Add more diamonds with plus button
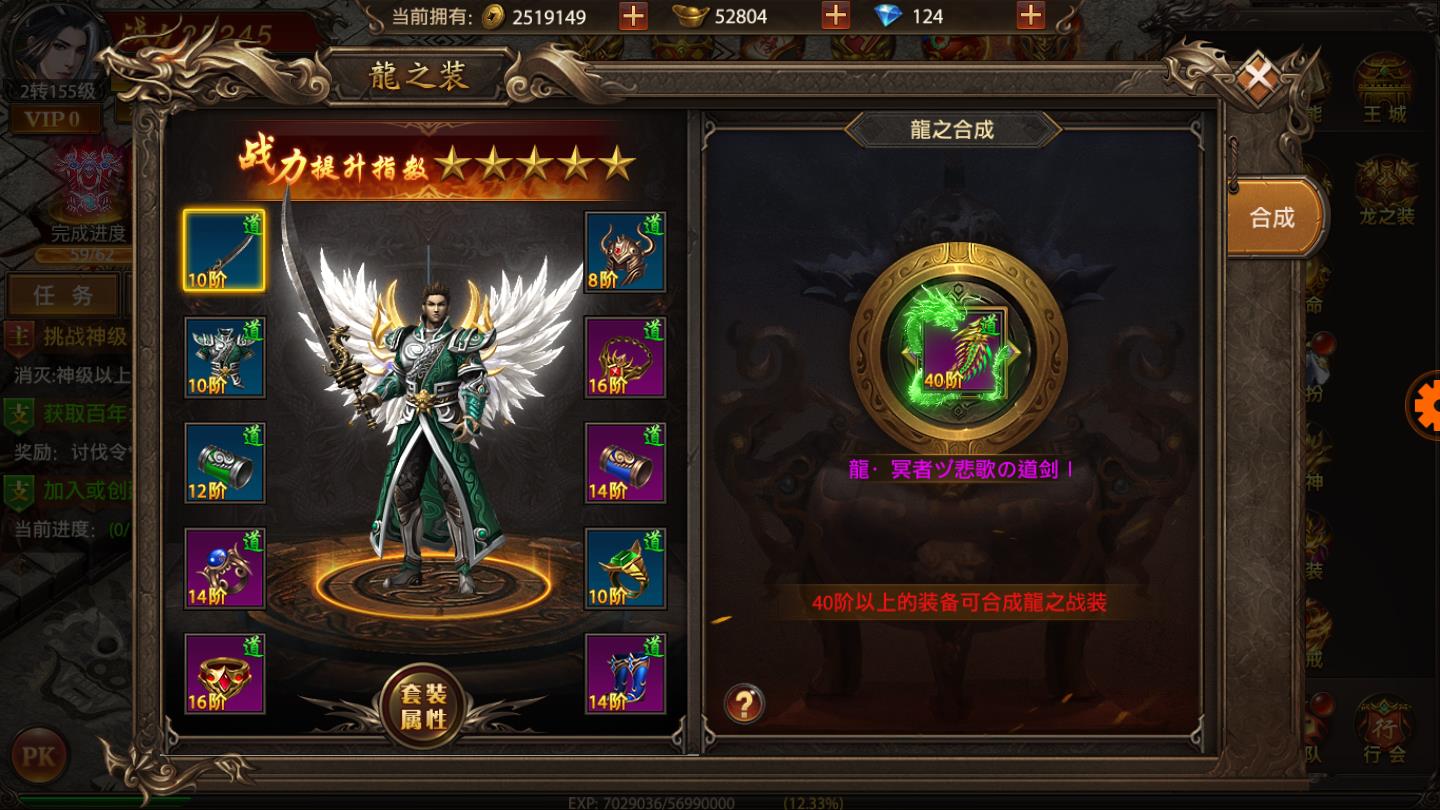The width and height of the screenshot is (1440, 810). (1030, 16)
